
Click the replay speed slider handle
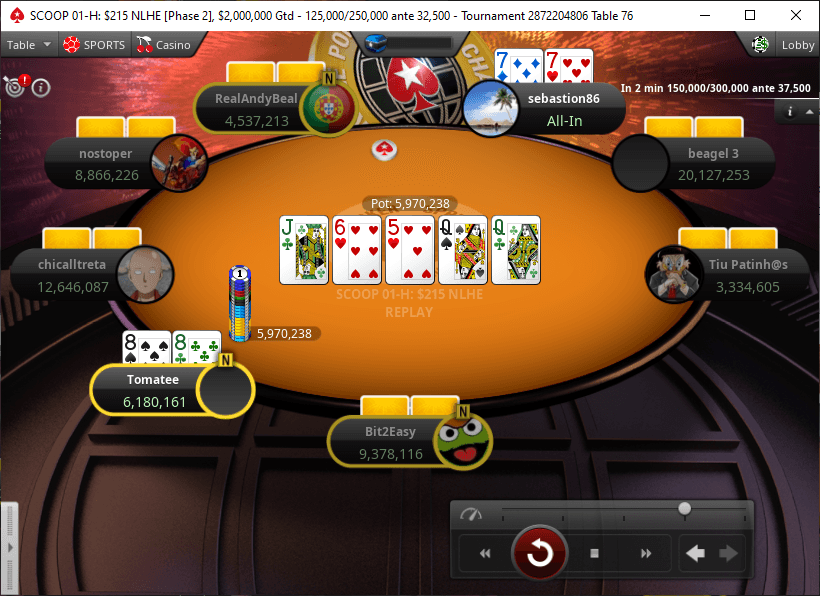tap(685, 509)
